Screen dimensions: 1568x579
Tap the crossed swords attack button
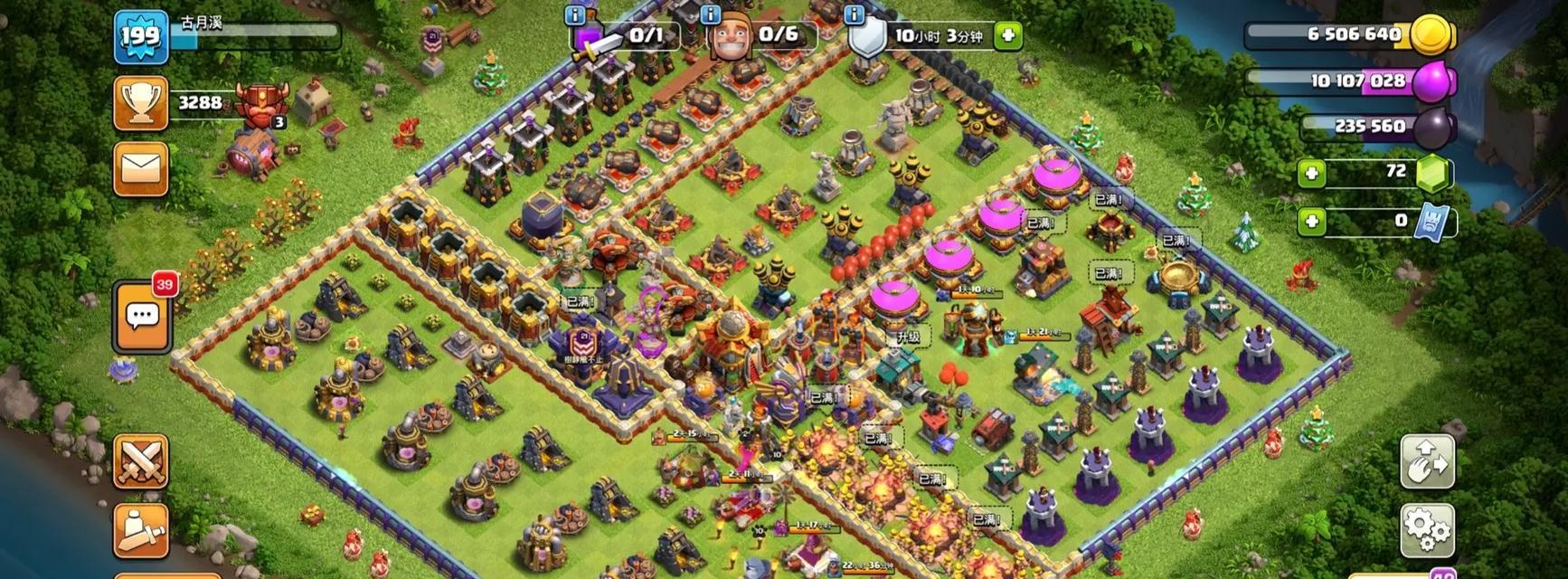[x=140, y=461]
